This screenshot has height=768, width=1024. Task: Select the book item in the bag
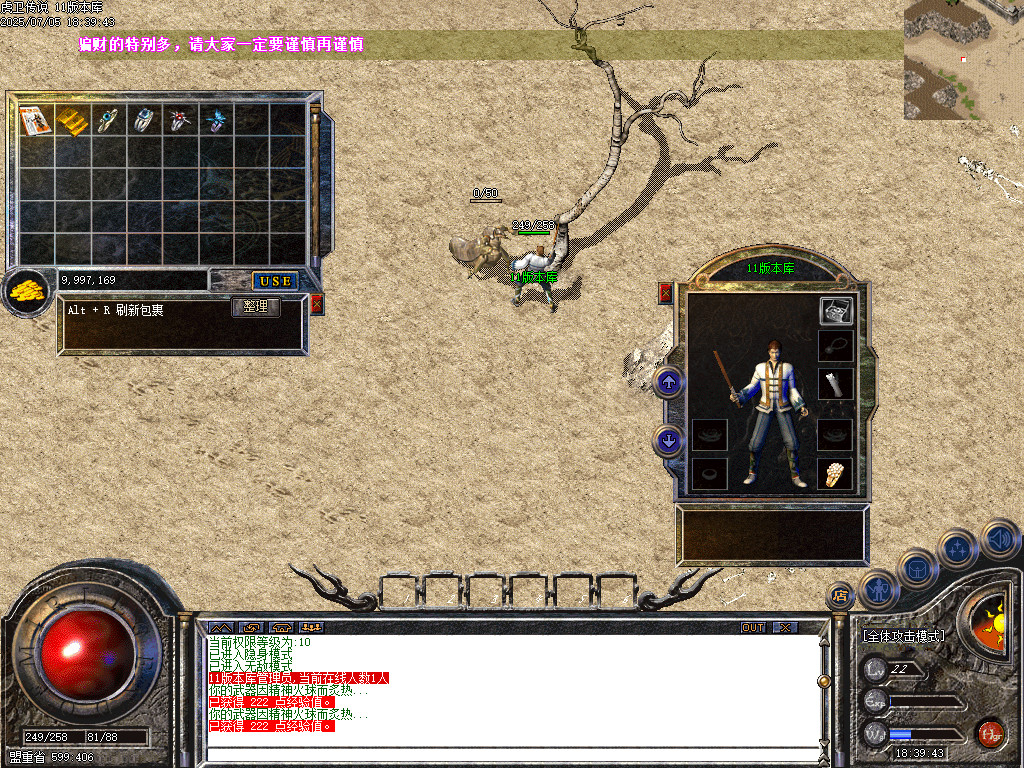tap(36, 121)
